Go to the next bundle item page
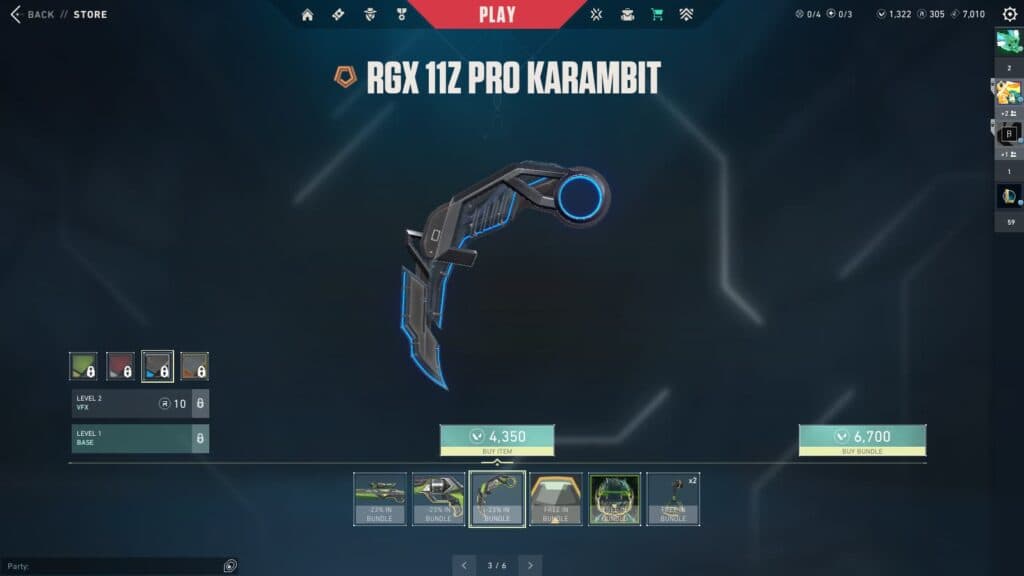Image resolution: width=1024 pixels, height=576 pixels. (x=530, y=565)
